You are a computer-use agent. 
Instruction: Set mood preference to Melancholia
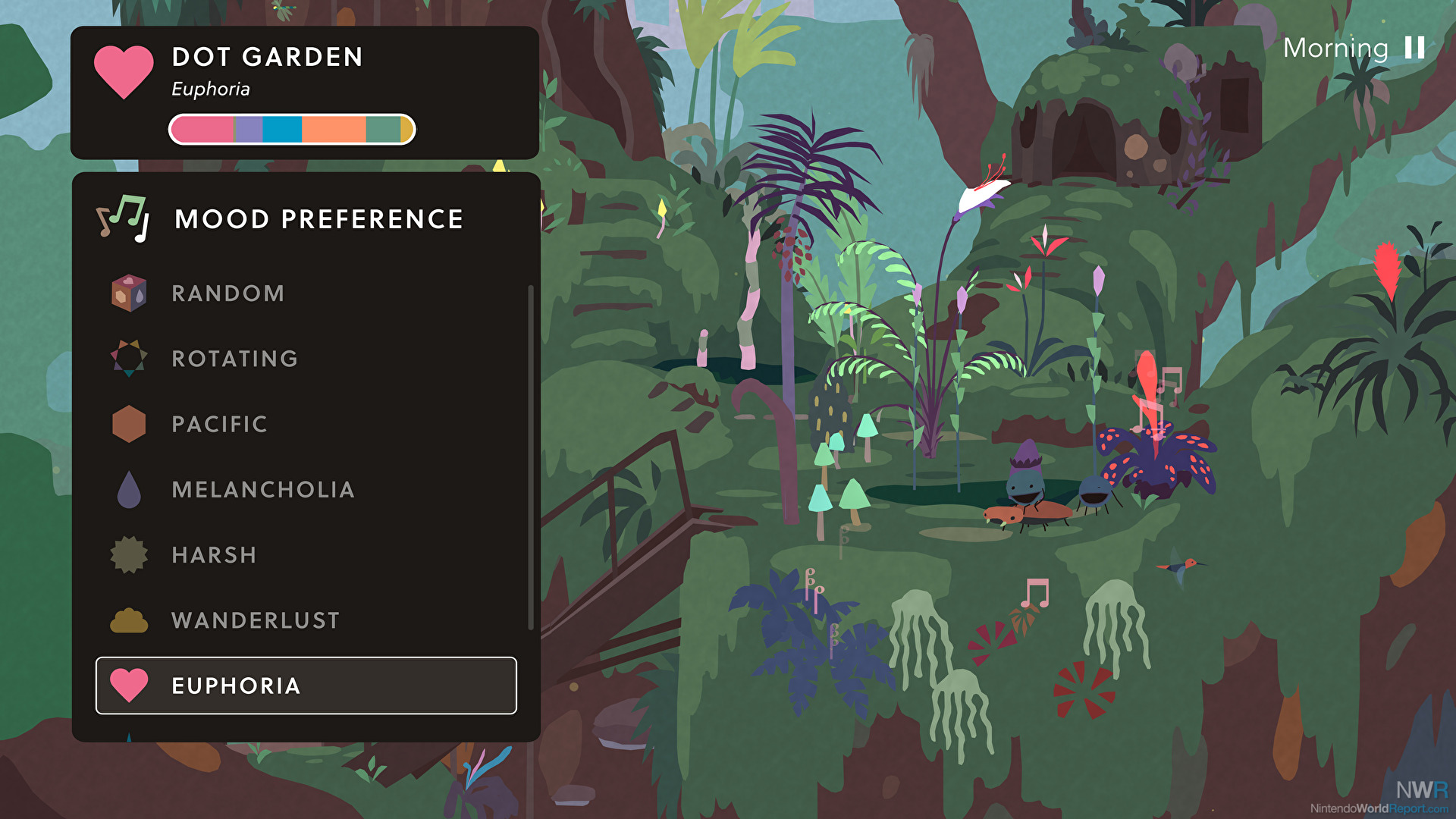point(262,490)
